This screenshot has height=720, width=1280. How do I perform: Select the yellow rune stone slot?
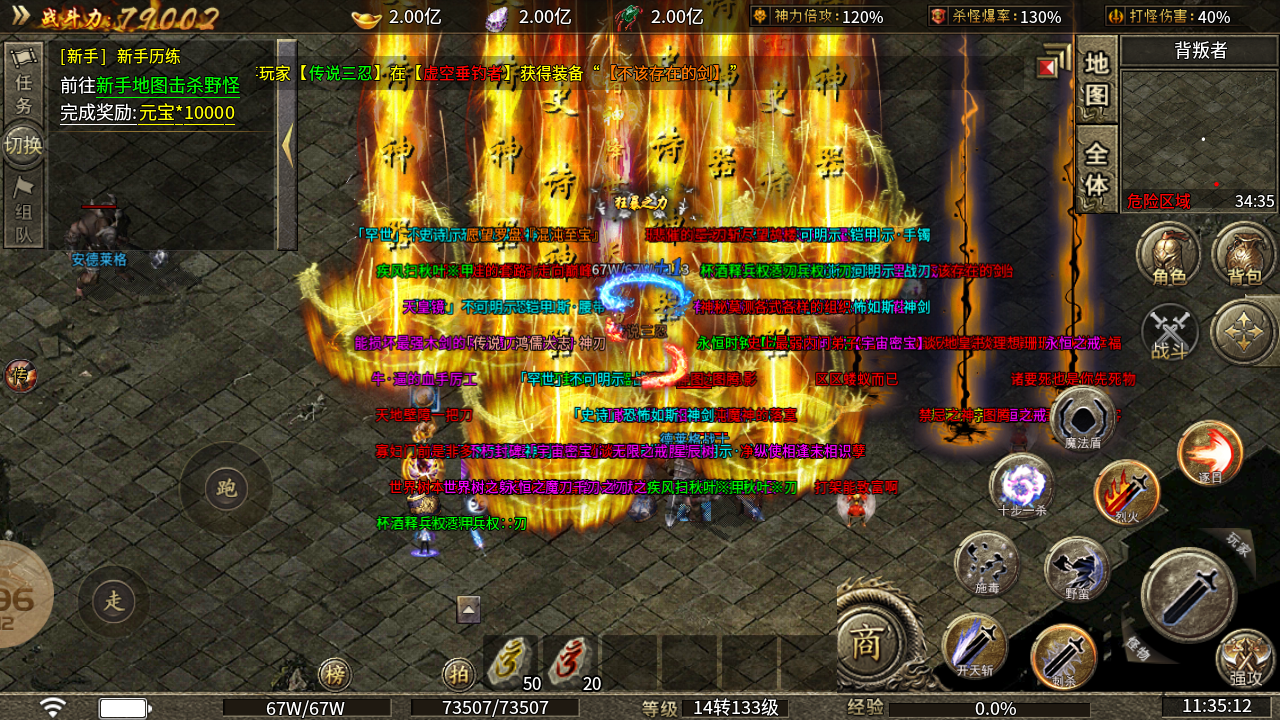pos(511,662)
